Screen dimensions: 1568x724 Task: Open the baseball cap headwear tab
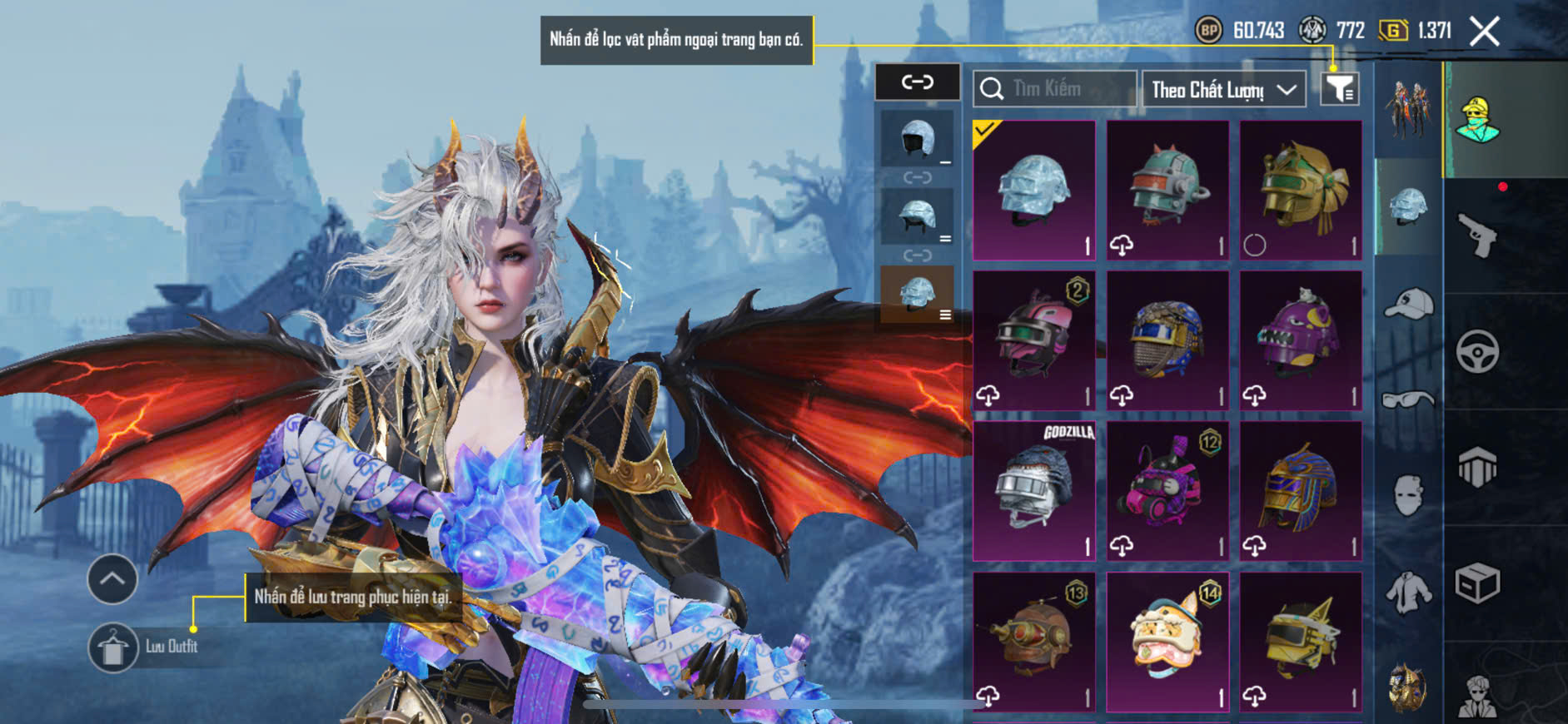(1408, 304)
